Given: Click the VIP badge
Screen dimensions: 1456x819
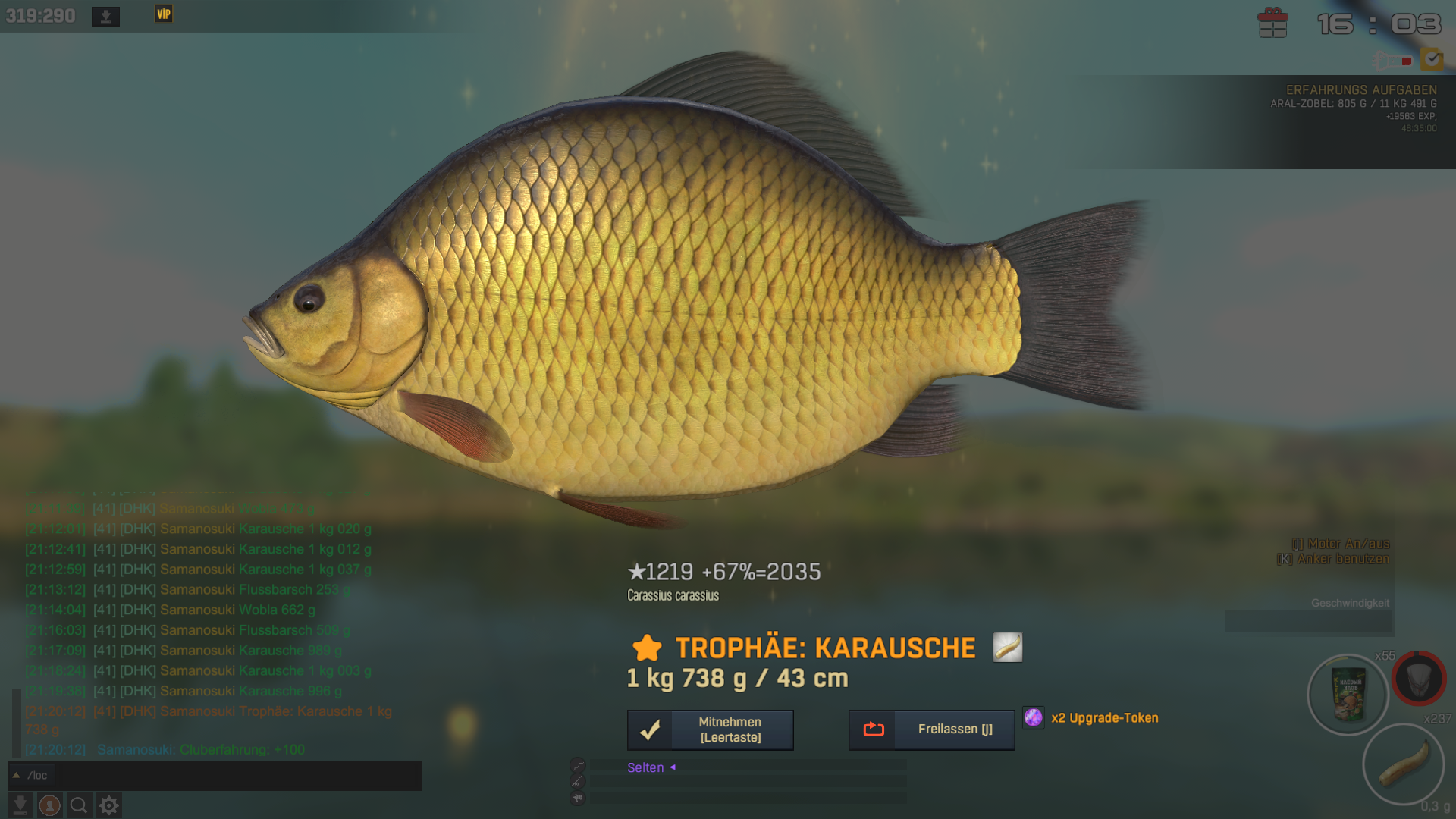Looking at the screenshot, I should (164, 14).
